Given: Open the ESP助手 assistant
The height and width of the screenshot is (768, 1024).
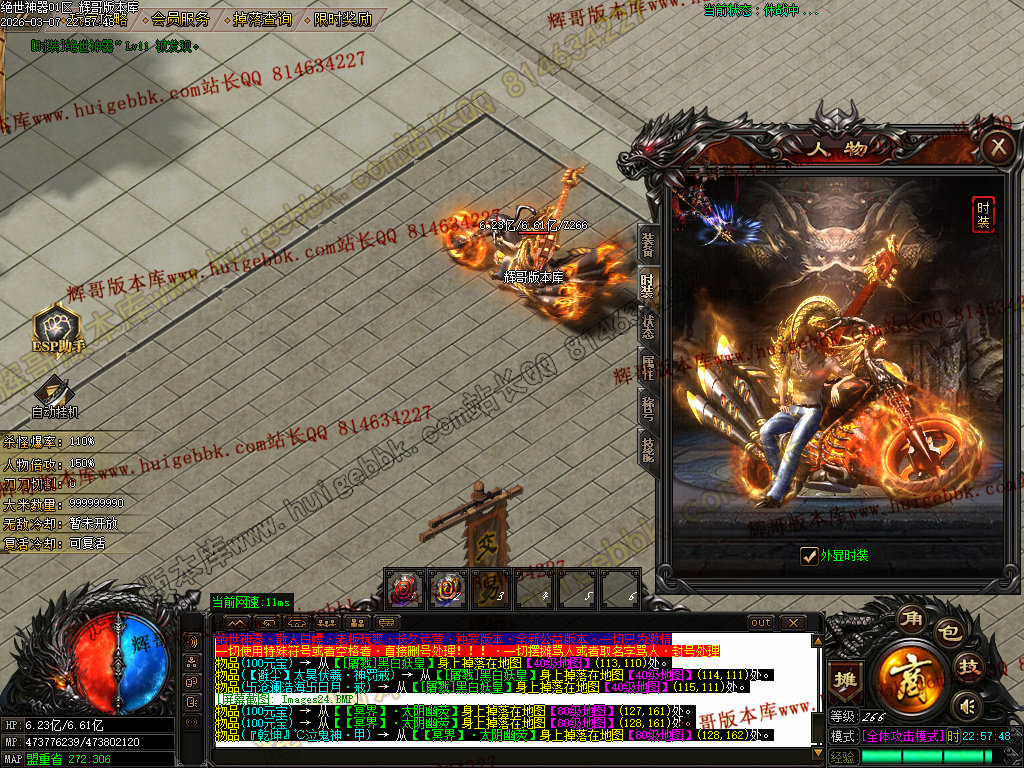Looking at the screenshot, I should (58, 330).
